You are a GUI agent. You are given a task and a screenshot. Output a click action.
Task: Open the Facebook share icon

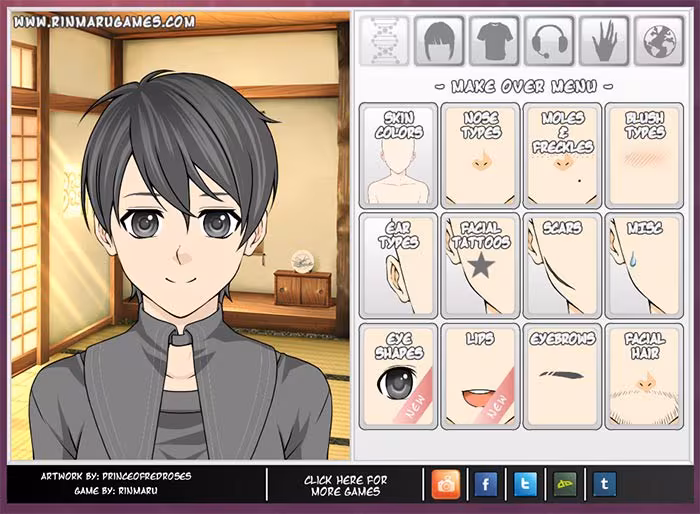485,485
